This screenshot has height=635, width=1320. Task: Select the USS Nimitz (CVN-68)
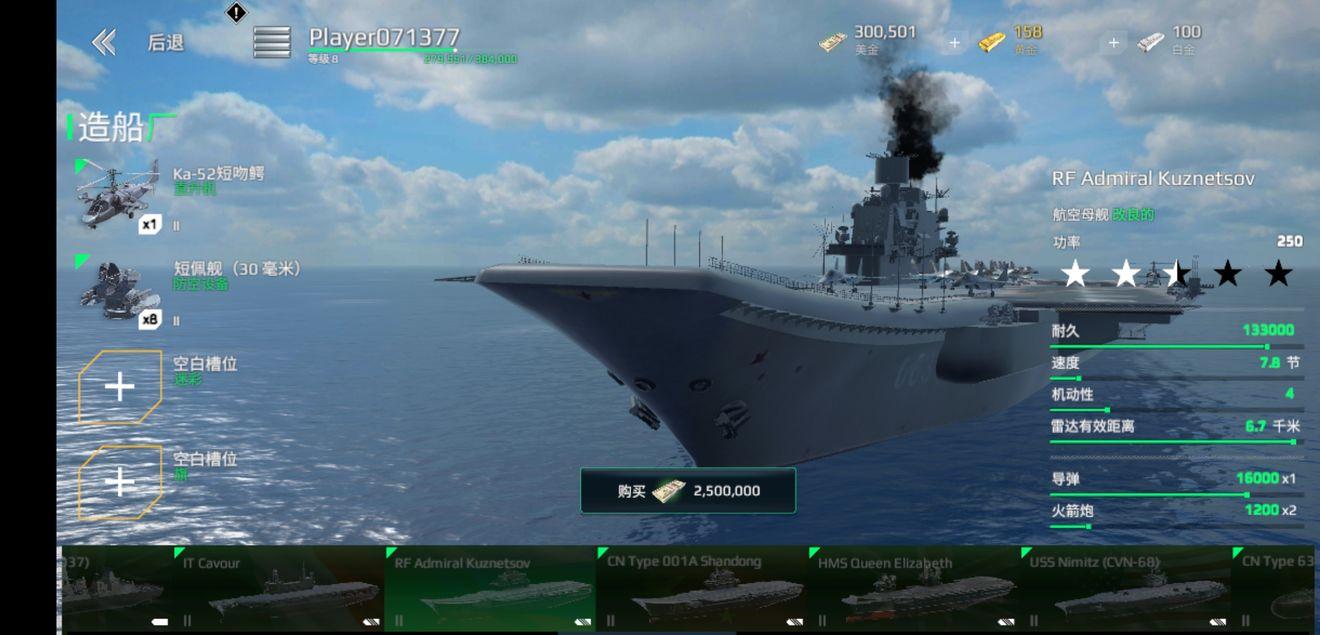1125,590
